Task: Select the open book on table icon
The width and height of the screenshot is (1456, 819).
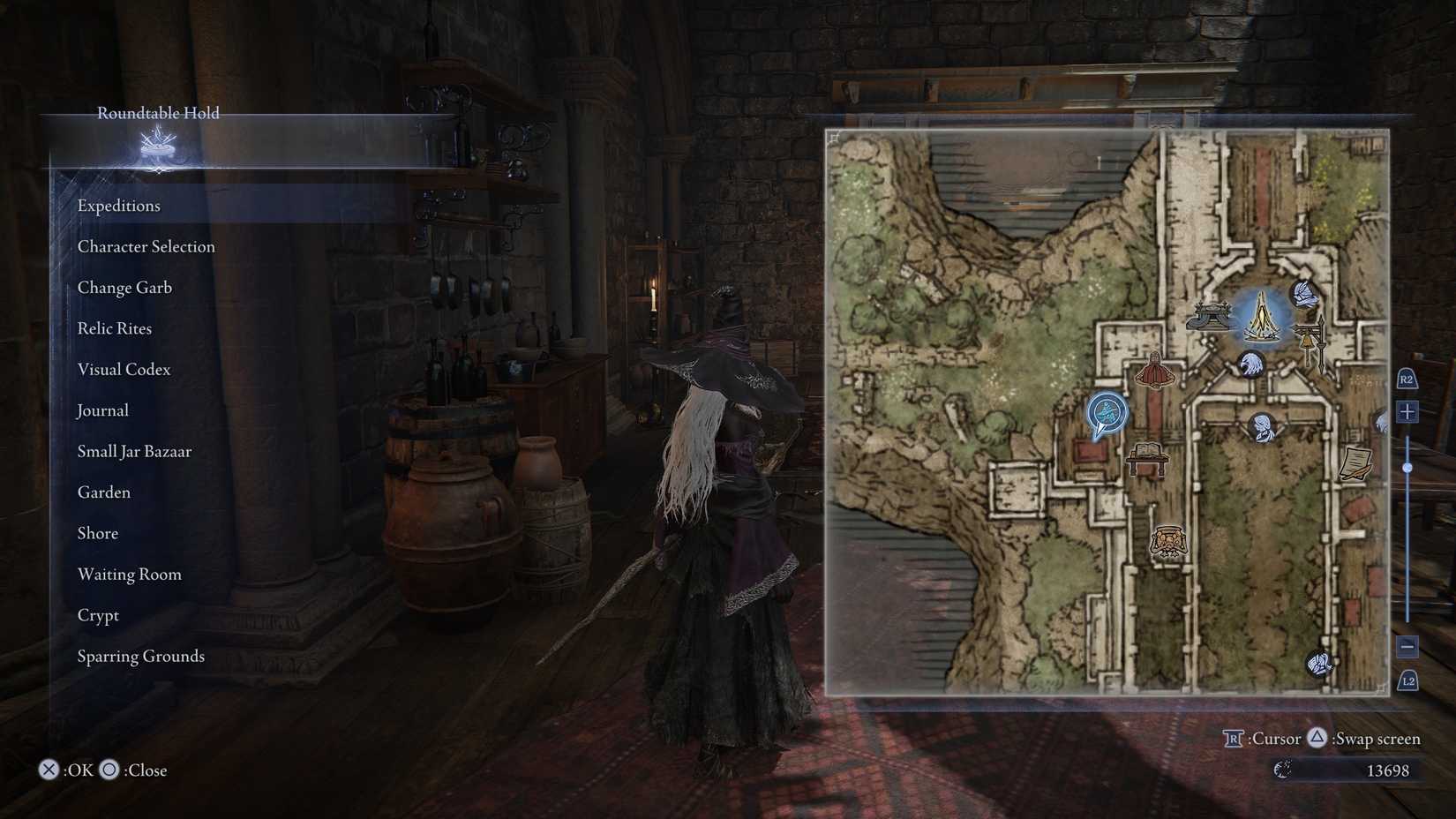Action: [x=1147, y=454]
